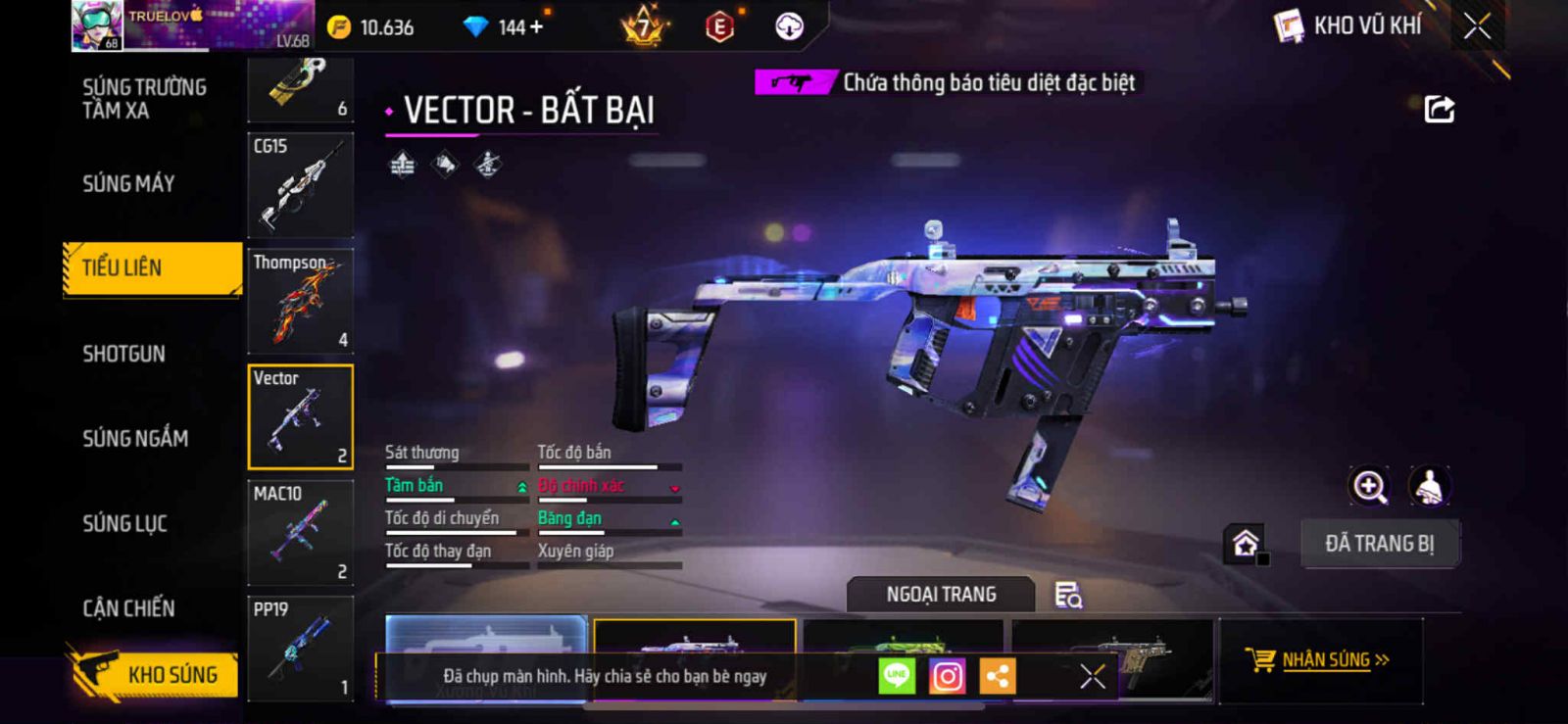Viewport: 1568px width, 724px height.
Task: Switch to the Cận Chiến category
Action: [128, 608]
